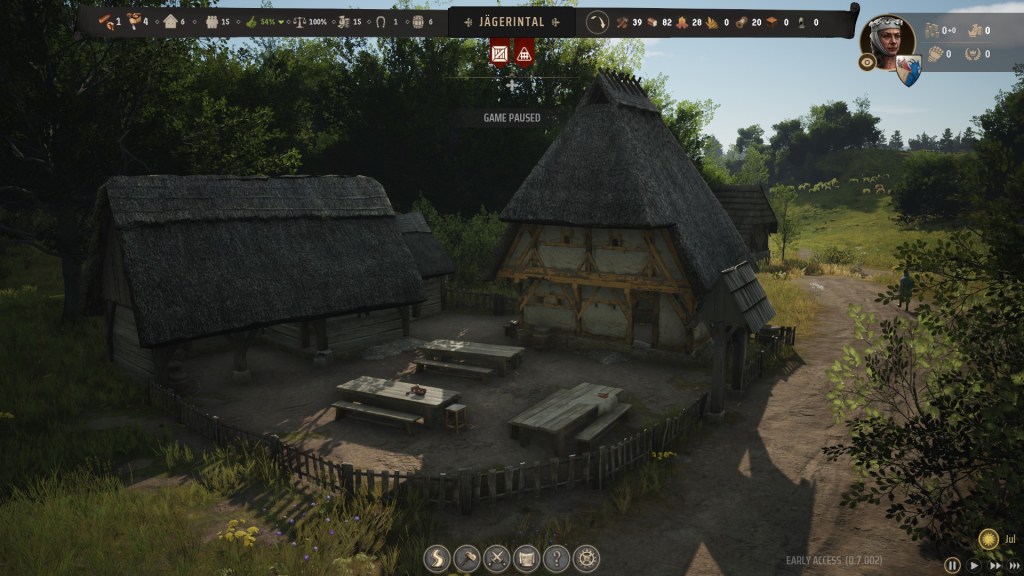Image resolution: width=1024 pixels, height=576 pixels.
Task: Click the sun season indicator
Action: pos(988,538)
